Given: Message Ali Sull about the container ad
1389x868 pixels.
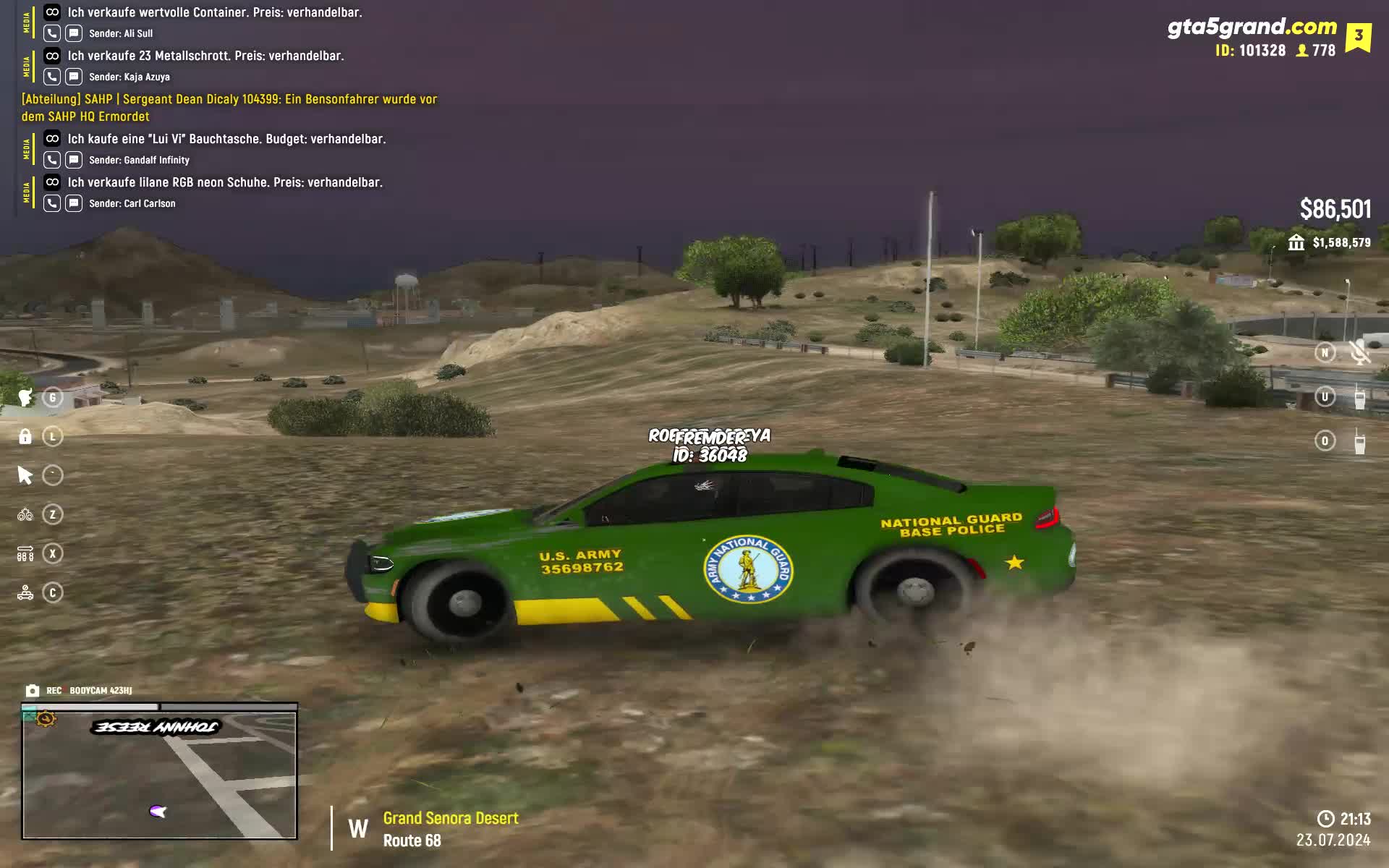Looking at the screenshot, I should tap(74, 33).
